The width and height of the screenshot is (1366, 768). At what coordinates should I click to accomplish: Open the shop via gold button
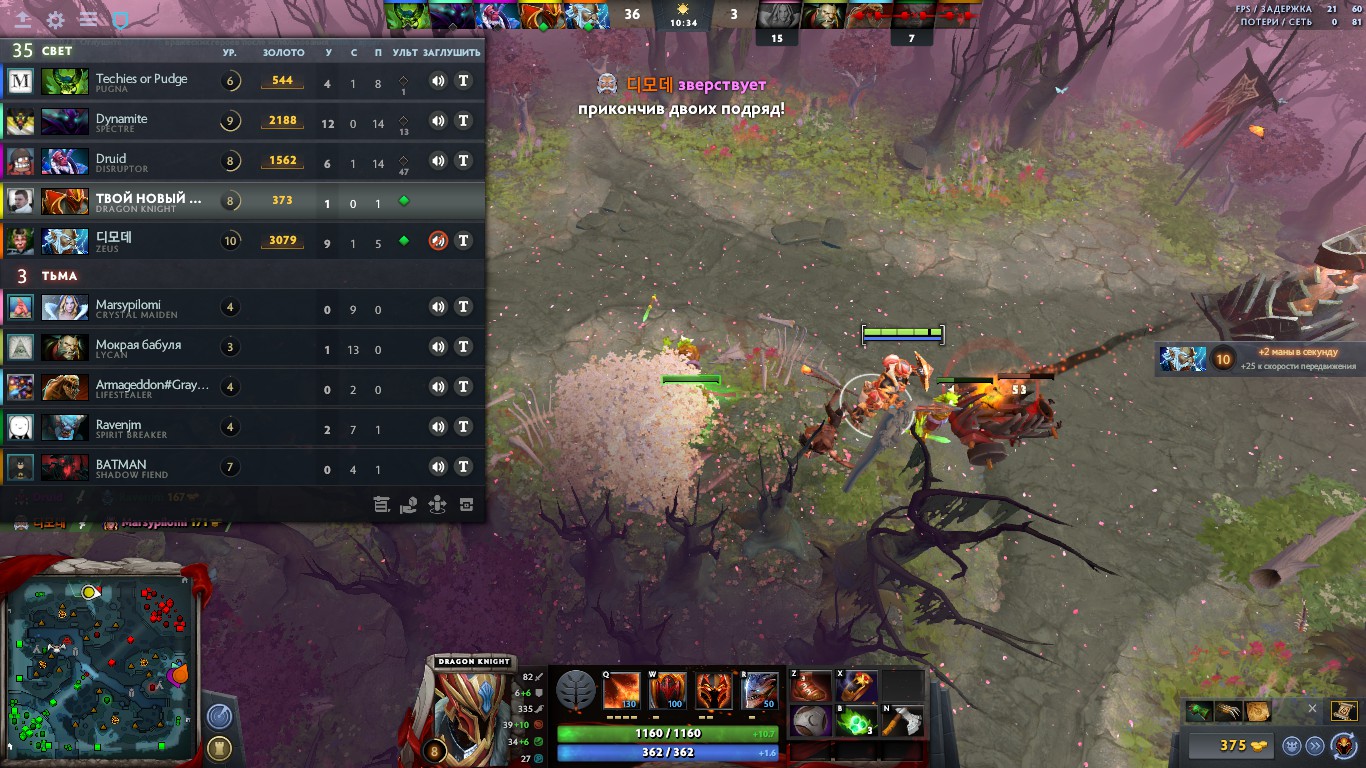click(1234, 745)
